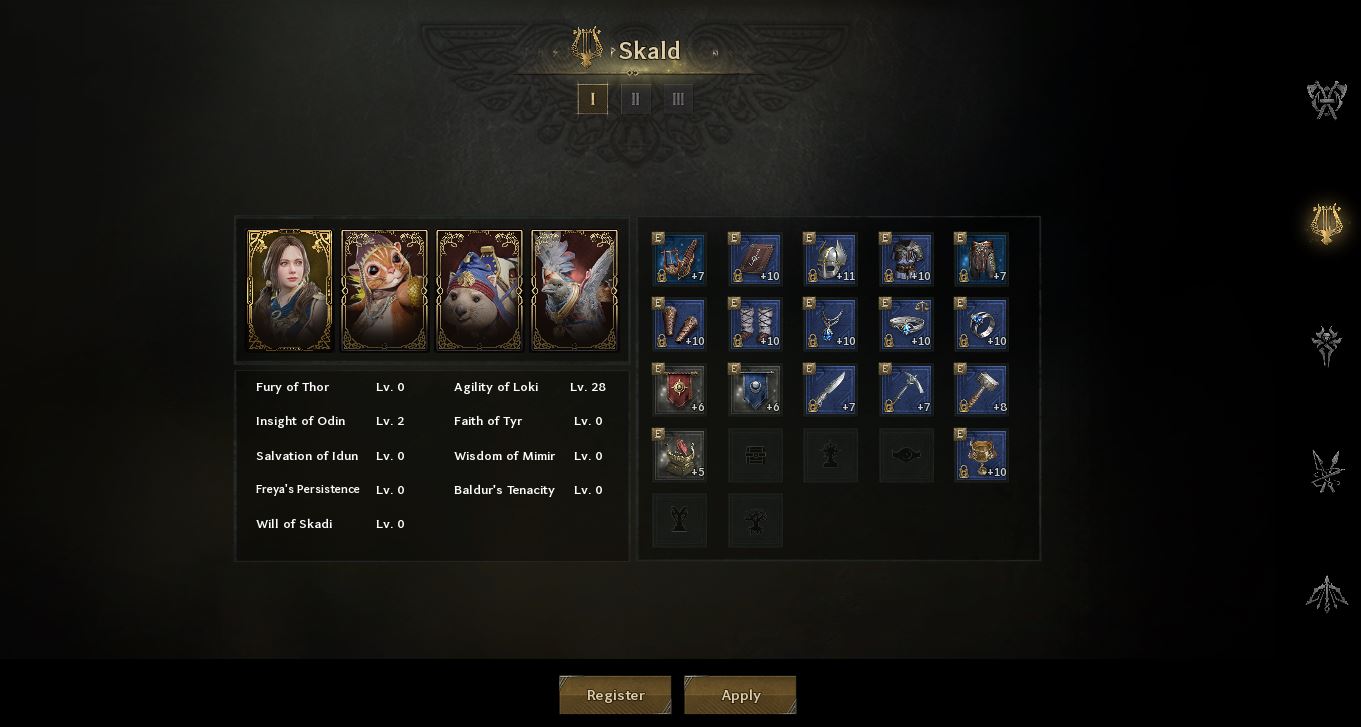Screen dimensions: 1361x727
Task: Select the glowing lyre Skald class icon
Action: 1326,223
